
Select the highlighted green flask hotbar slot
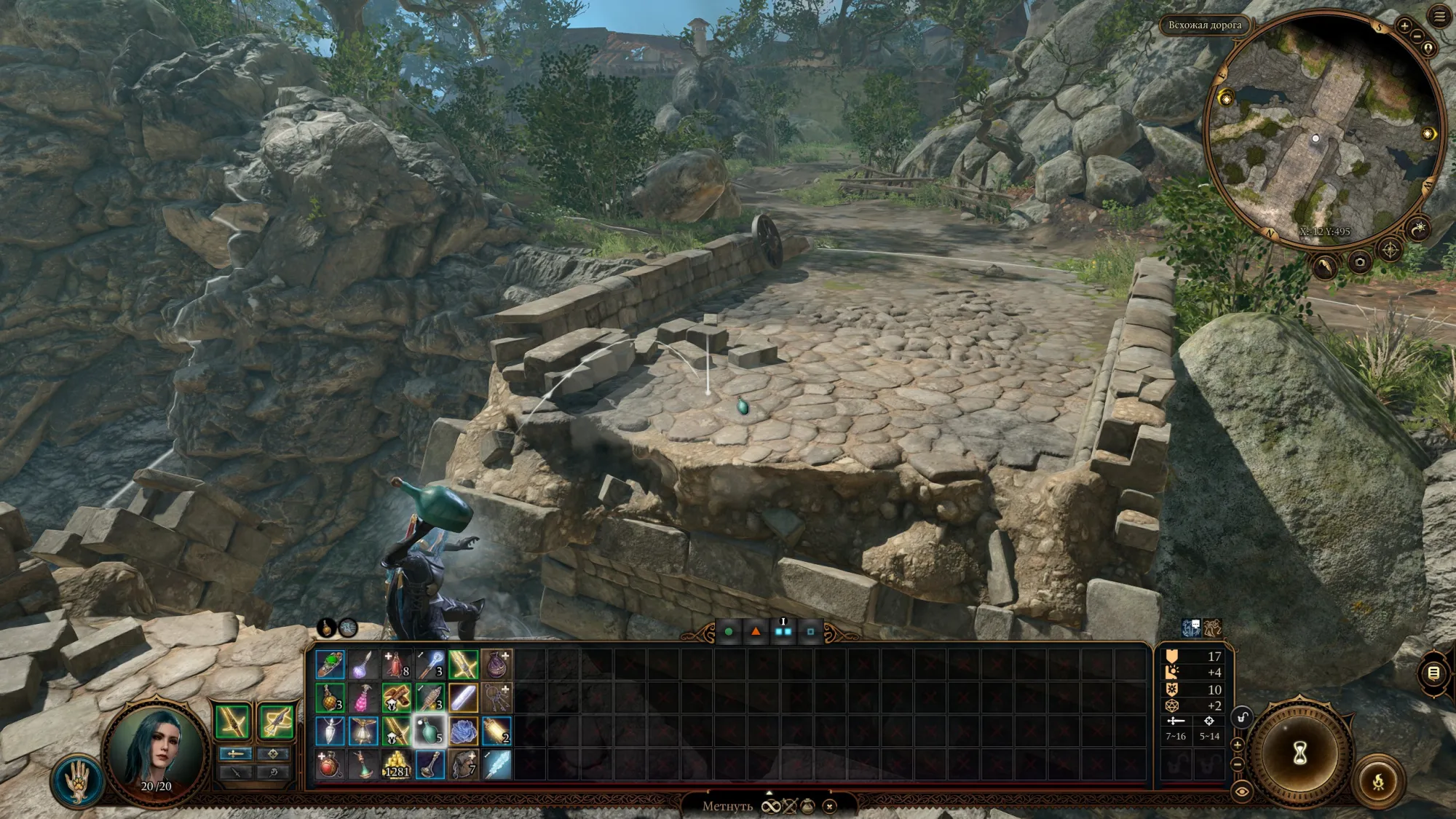pyautogui.click(x=430, y=731)
